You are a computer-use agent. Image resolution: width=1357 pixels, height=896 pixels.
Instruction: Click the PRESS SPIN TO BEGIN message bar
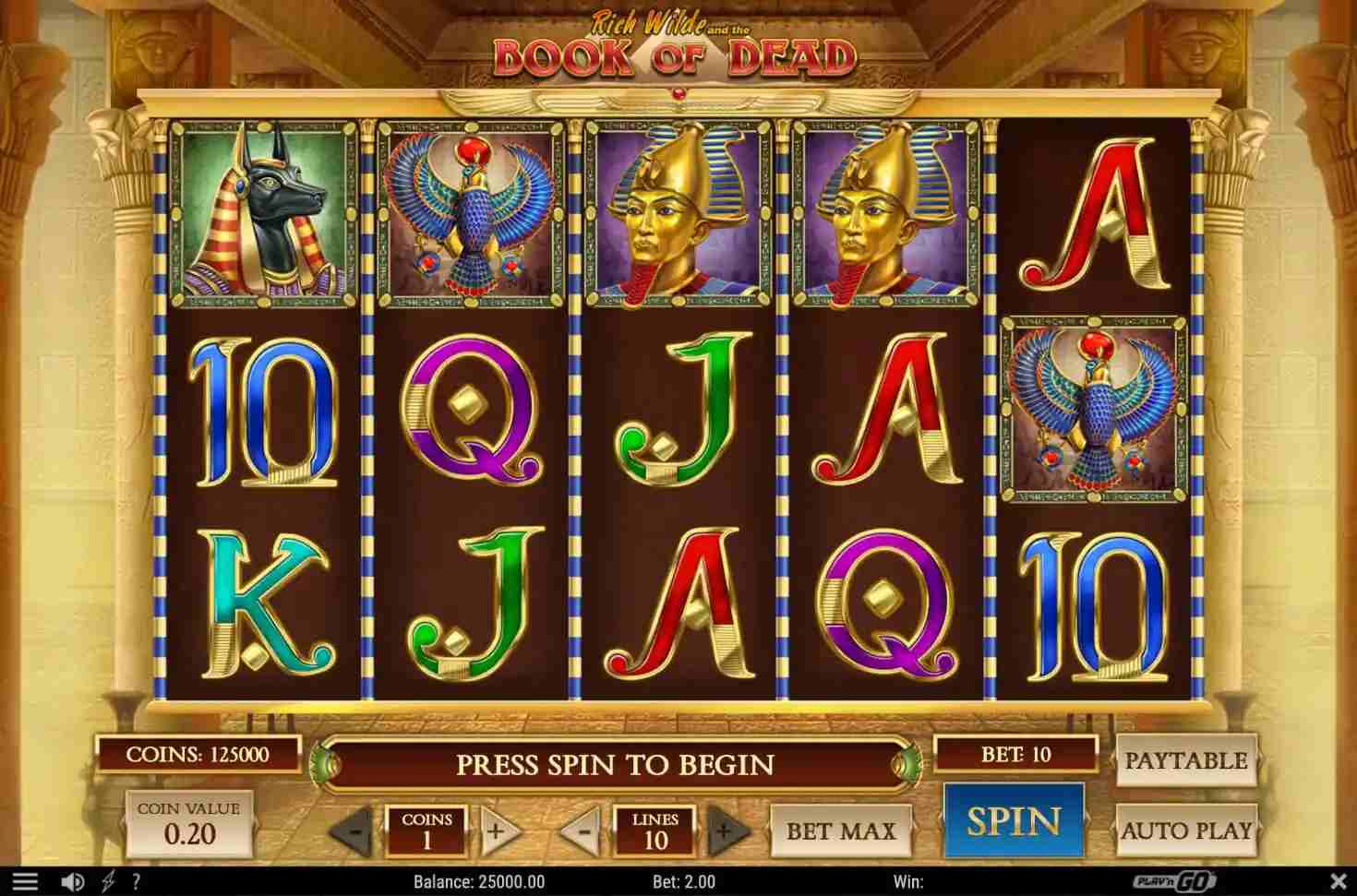coord(617,766)
